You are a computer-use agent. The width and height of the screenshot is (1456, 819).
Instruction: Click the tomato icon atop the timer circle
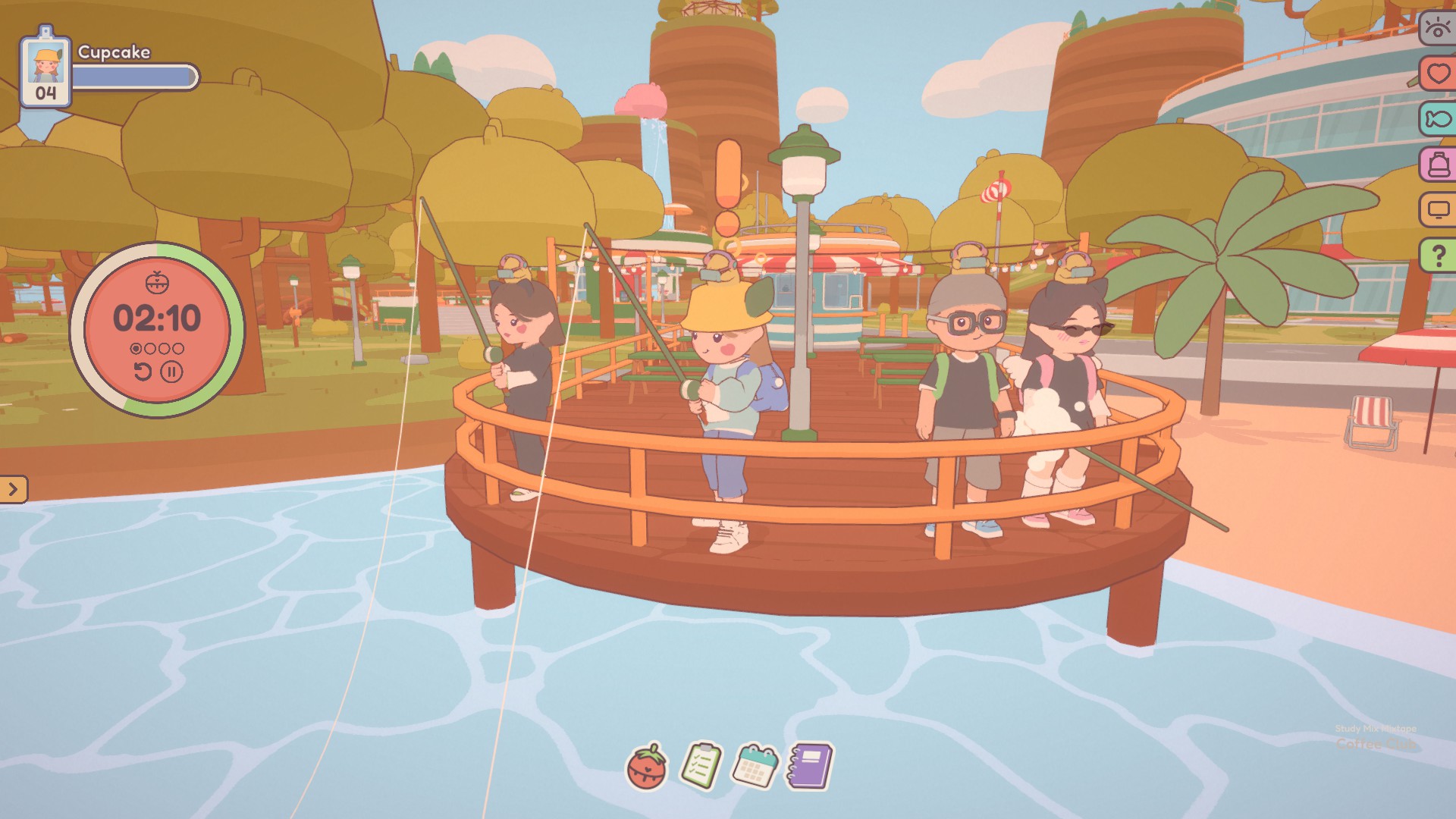click(x=158, y=280)
